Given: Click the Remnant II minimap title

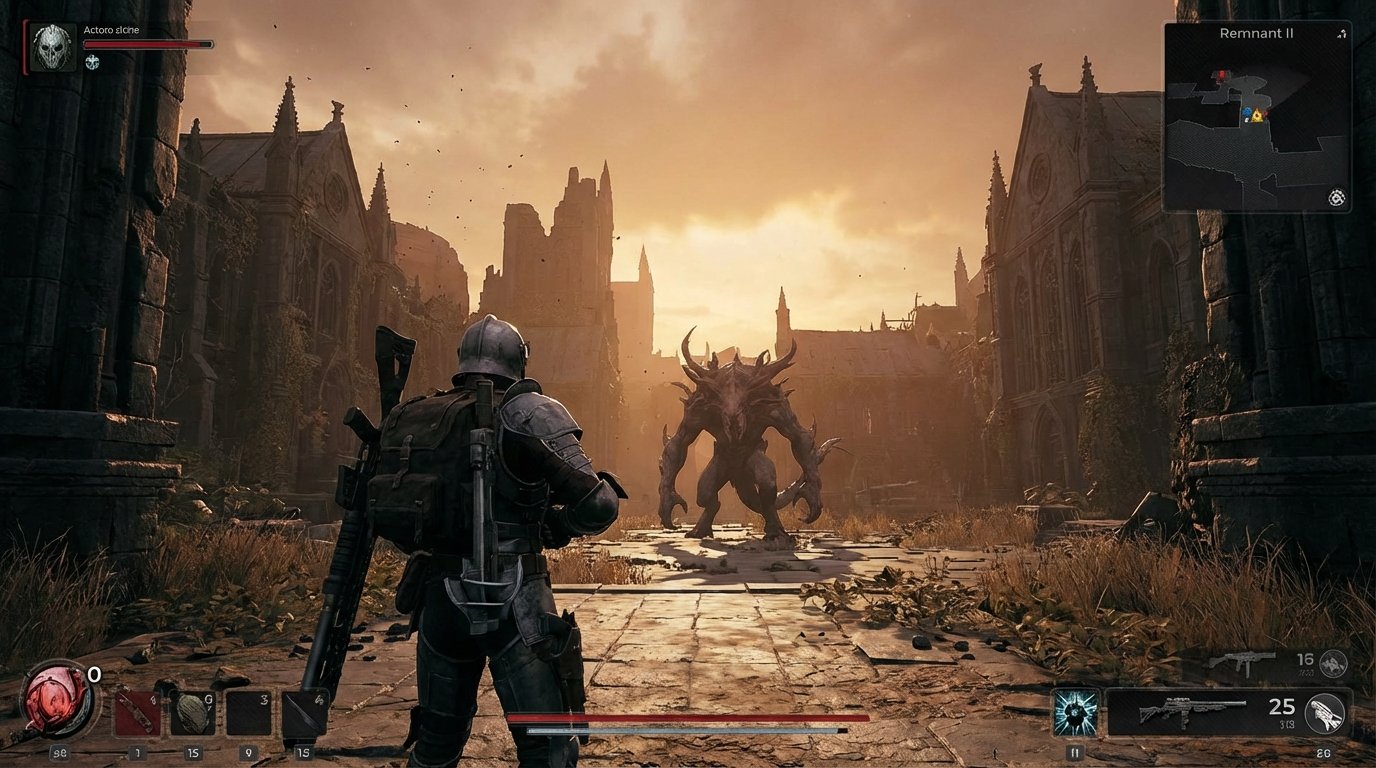Looking at the screenshot, I should (x=1257, y=33).
